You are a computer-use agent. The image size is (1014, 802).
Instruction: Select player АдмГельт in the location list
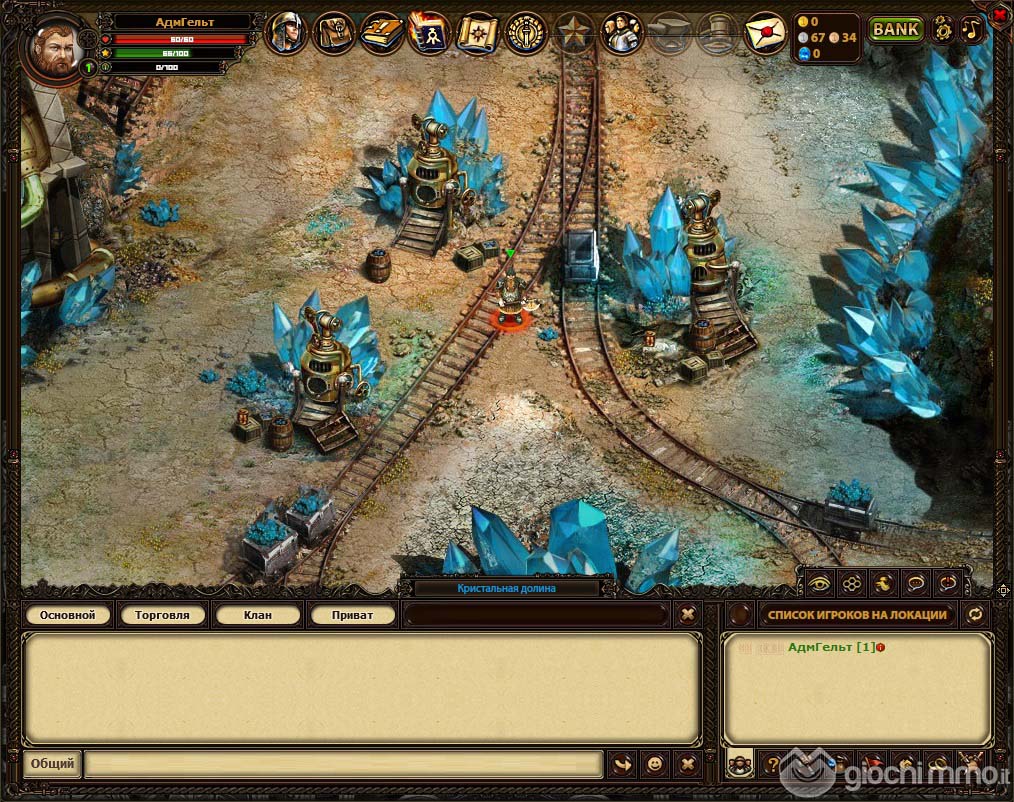[x=824, y=648]
